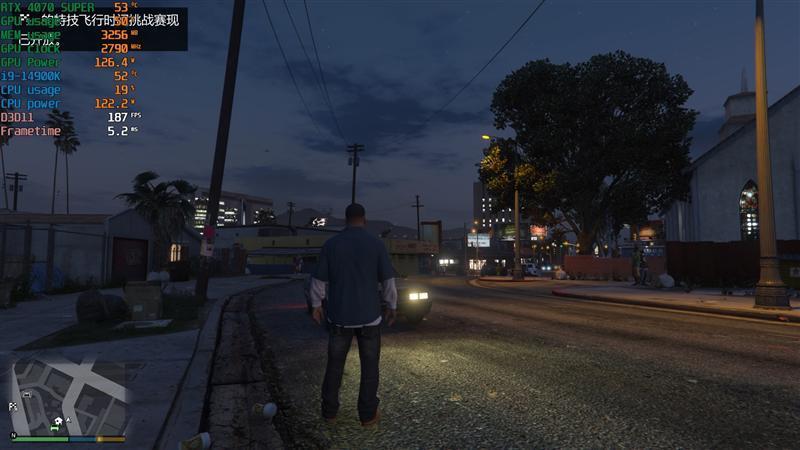Open the minimap street map
Screen dimensions: 800x450
pyautogui.click(x=69, y=395)
